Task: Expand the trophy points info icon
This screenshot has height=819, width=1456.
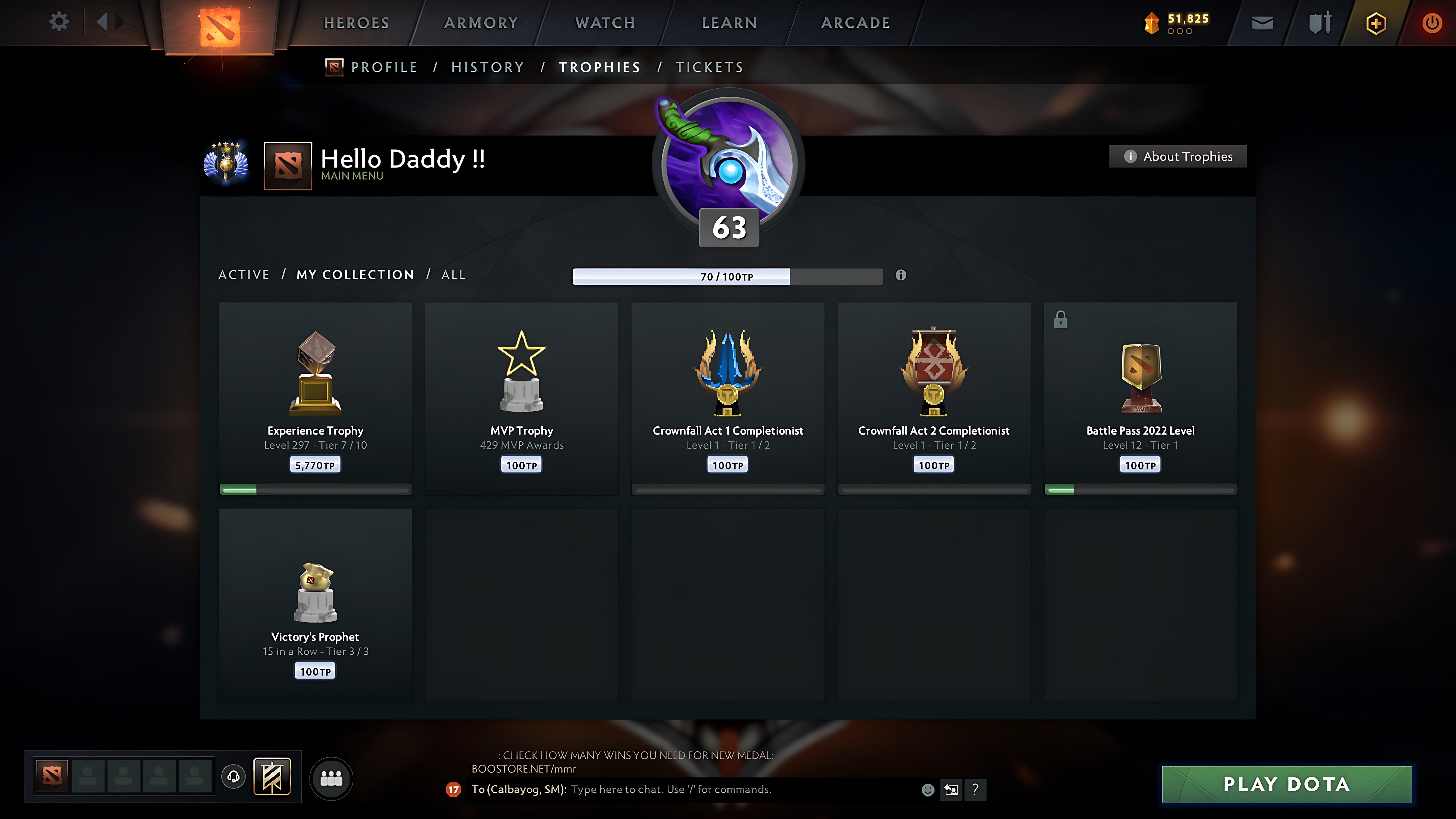Action: 901,276
